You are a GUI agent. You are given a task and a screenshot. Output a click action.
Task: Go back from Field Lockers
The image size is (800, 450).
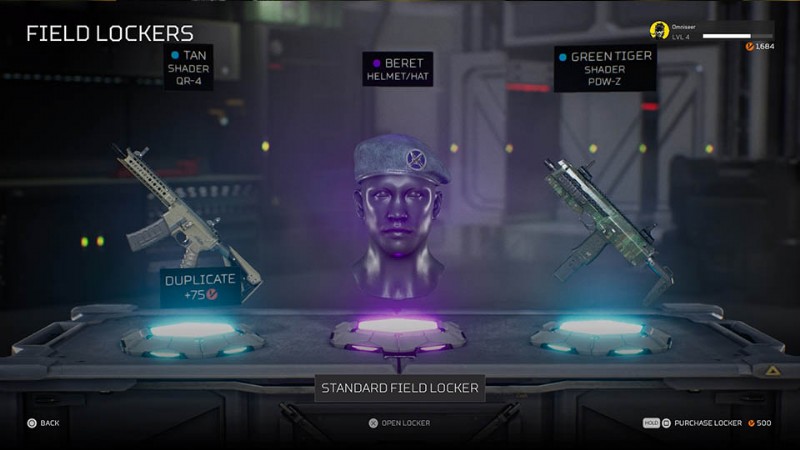pyautogui.click(x=43, y=423)
